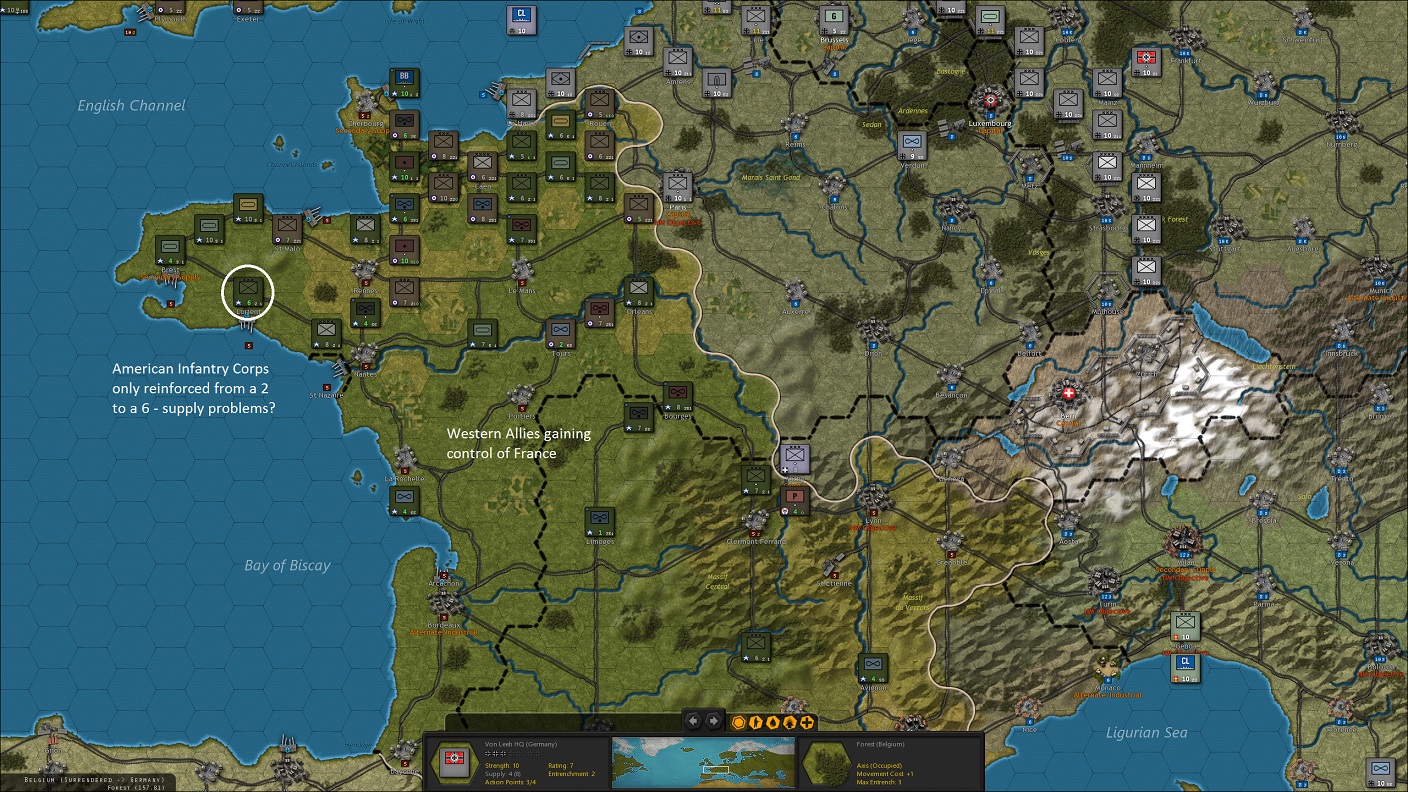Click the previous unit arrow button
1408x792 pixels.
click(x=693, y=721)
